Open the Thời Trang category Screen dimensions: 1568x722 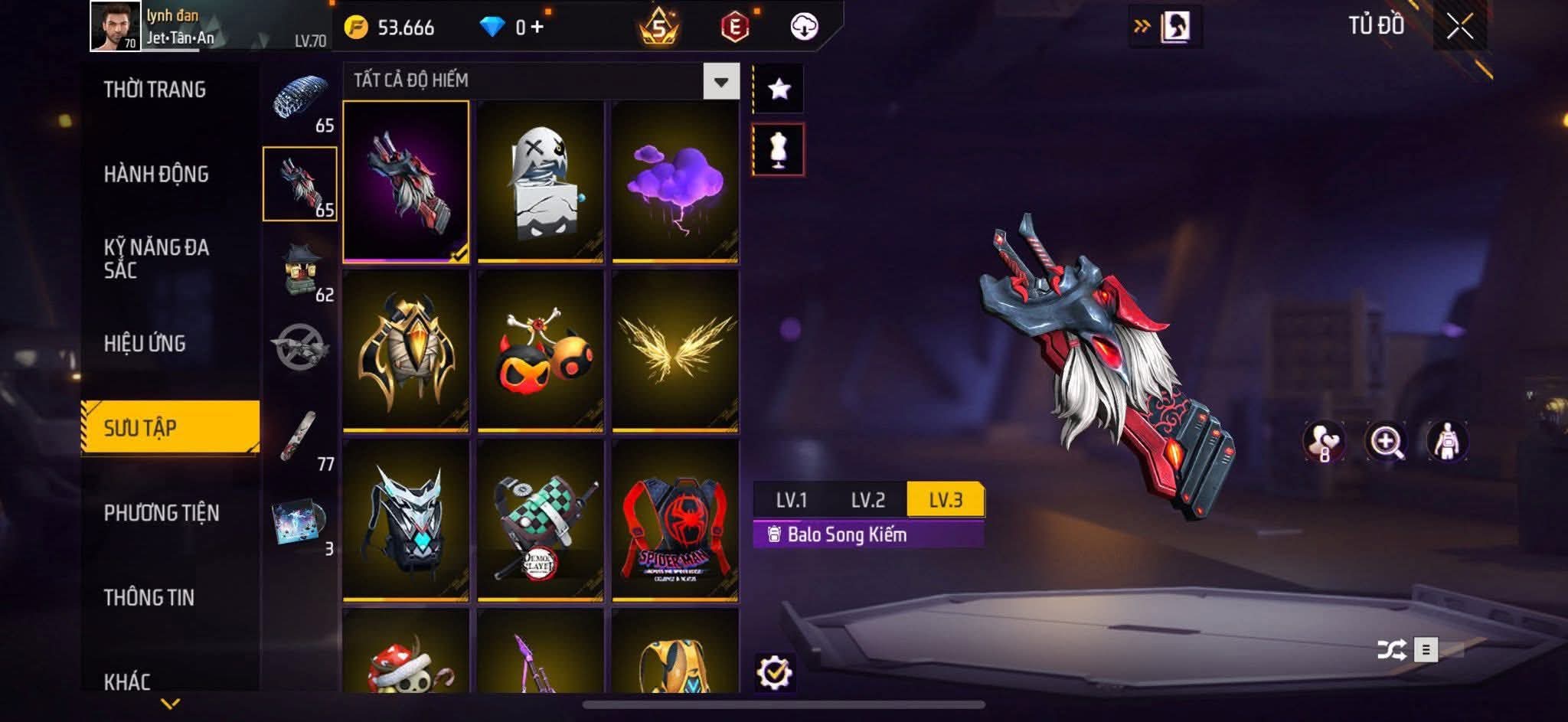tap(155, 90)
